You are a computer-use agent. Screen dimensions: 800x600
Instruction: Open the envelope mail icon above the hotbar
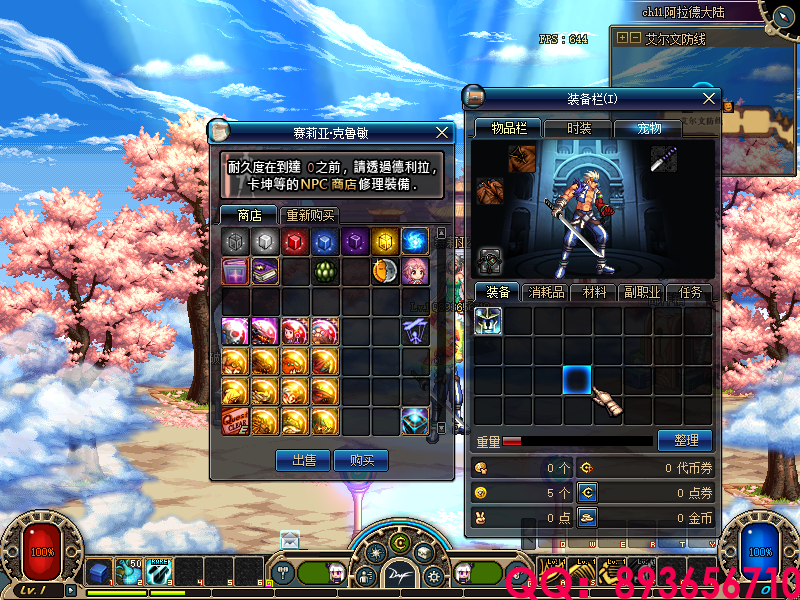(290, 540)
